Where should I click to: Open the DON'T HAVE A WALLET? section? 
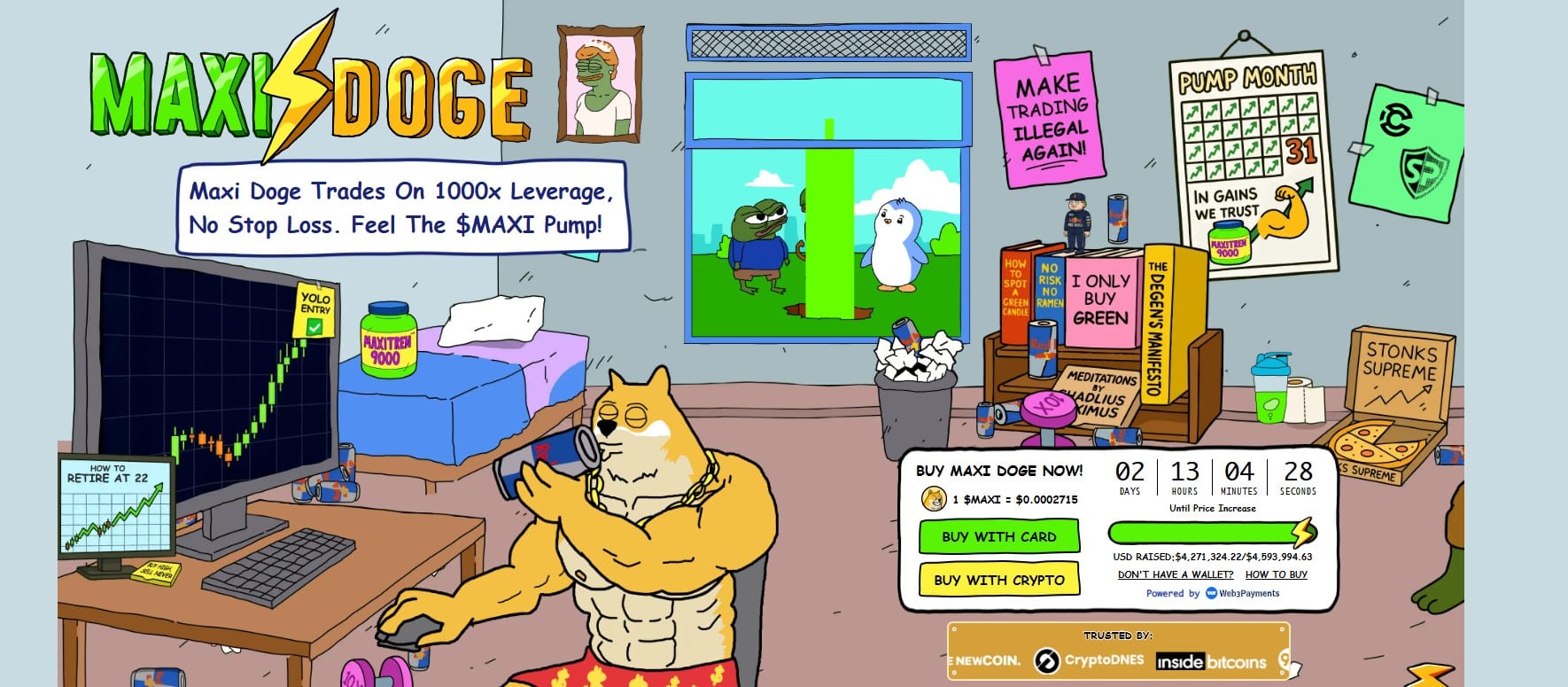(x=1176, y=574)
